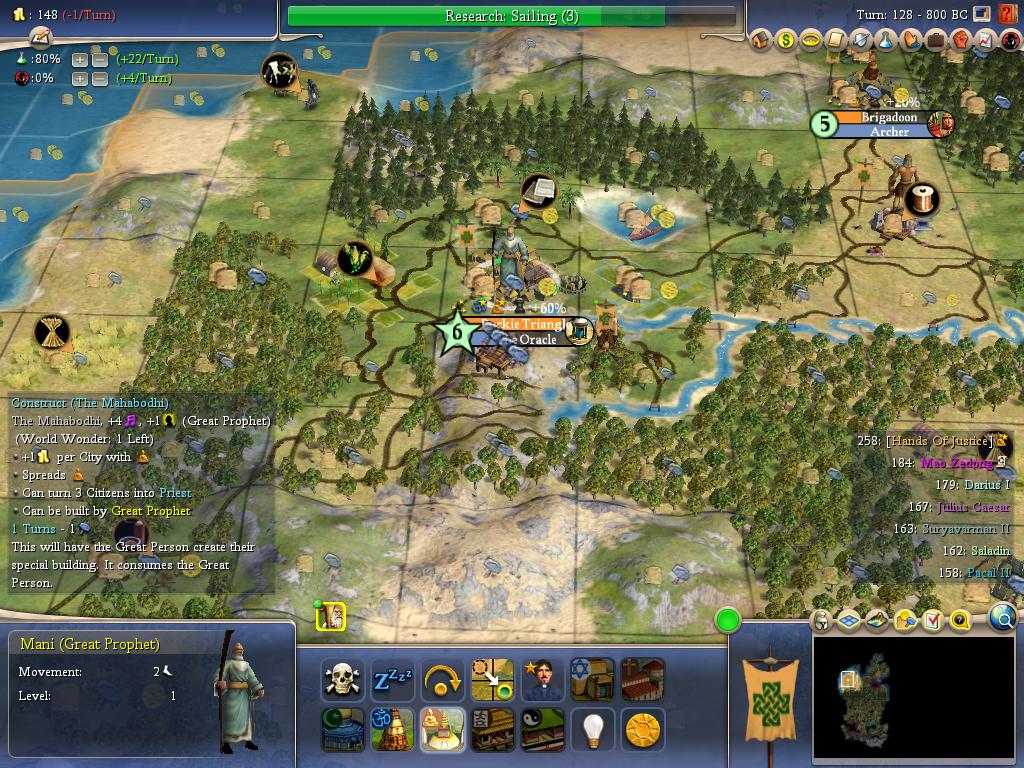Construct The Mahabodhi Buddhist shrine

pos(443,730)
